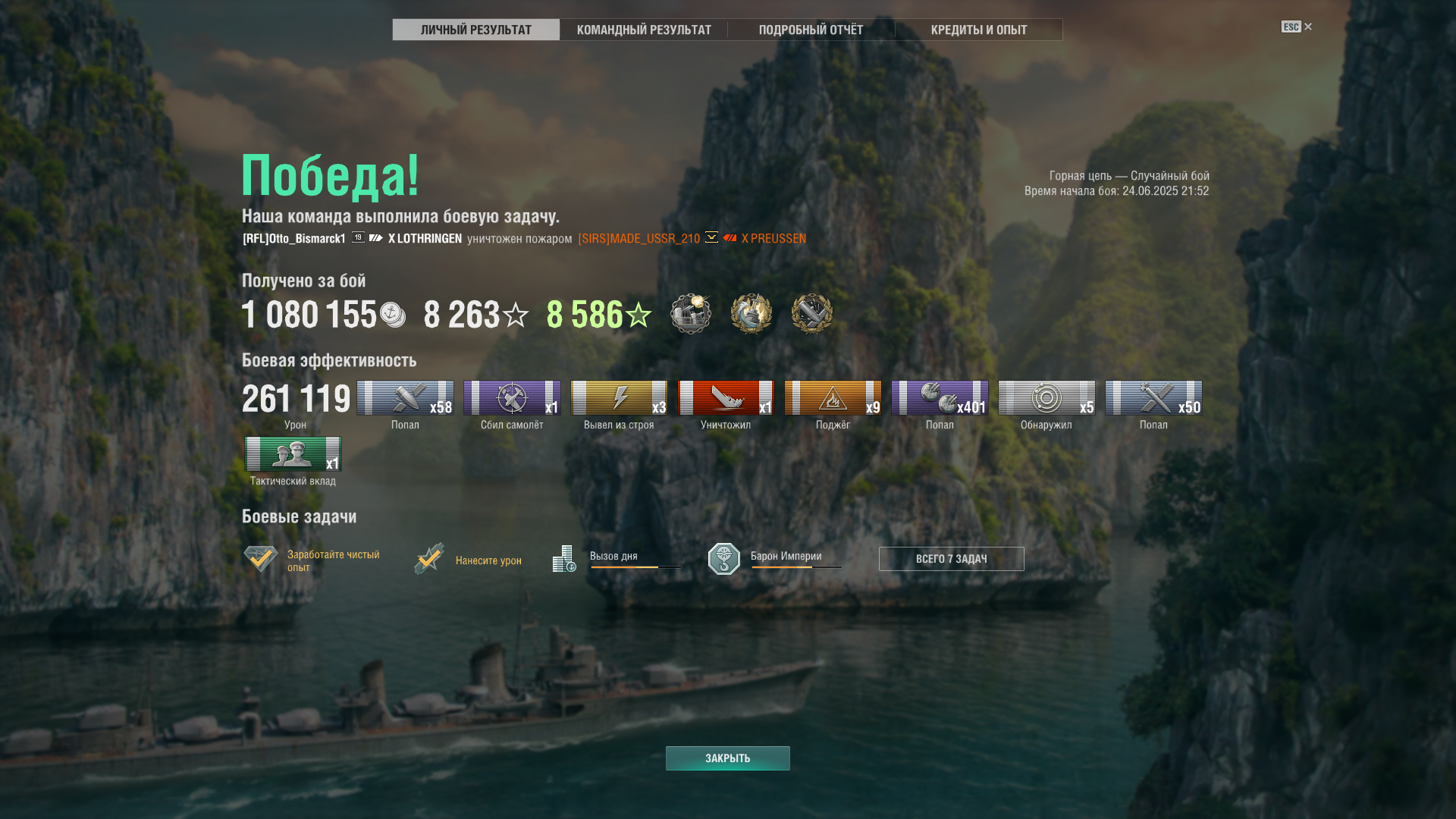The image size is (1456, 819).
Task: Inspect the Тактический вклад green ribbon
Action: [x=293, y=454]
